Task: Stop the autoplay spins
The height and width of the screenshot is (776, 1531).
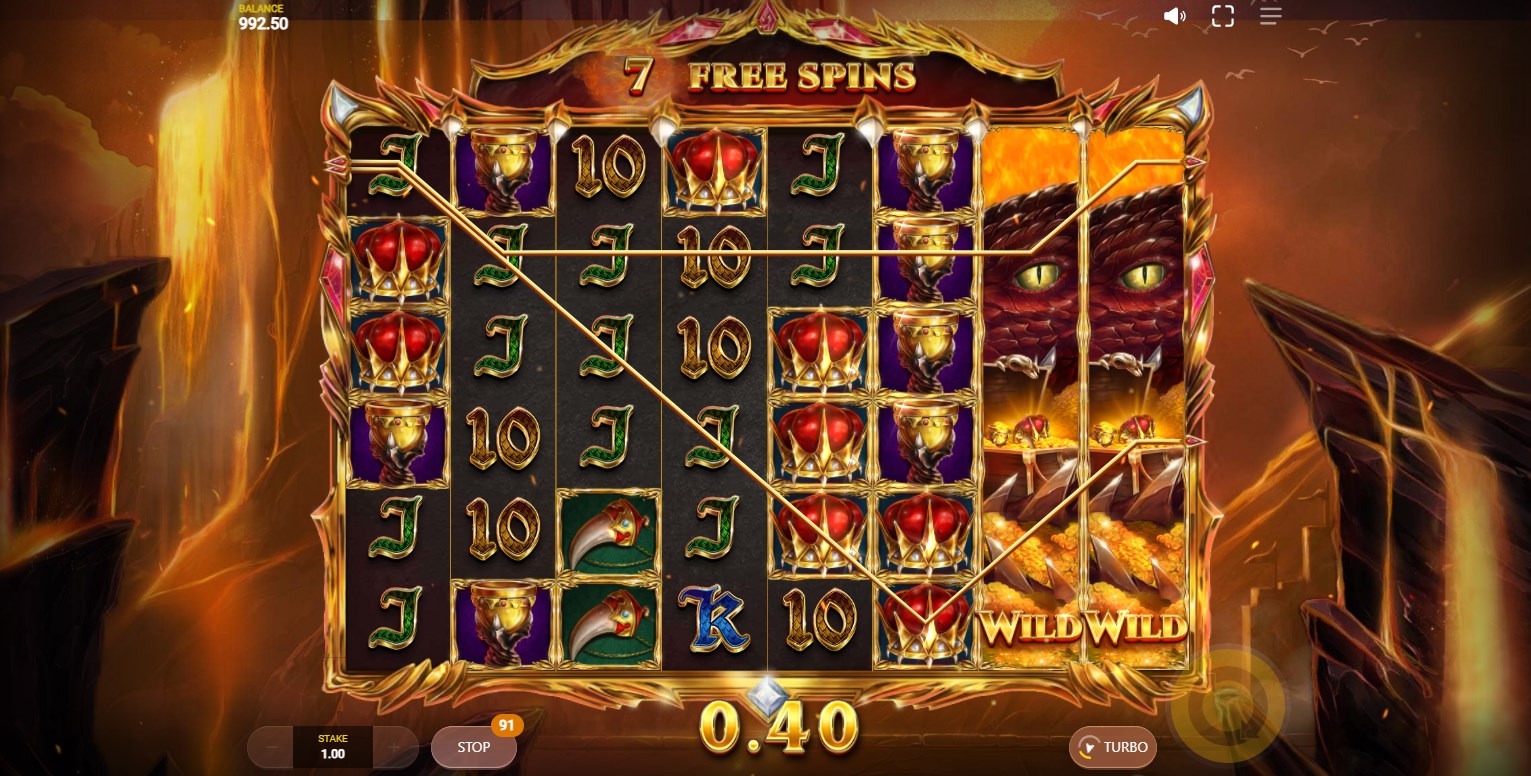Action: tap(473, 747)
